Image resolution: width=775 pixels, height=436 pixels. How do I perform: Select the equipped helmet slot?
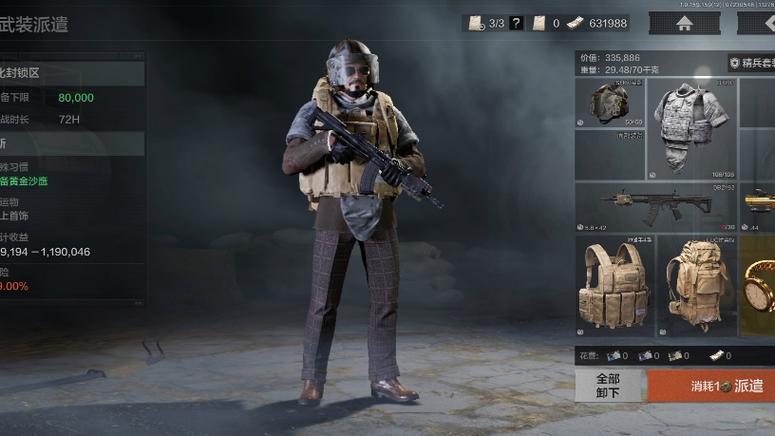pos(609,103)
